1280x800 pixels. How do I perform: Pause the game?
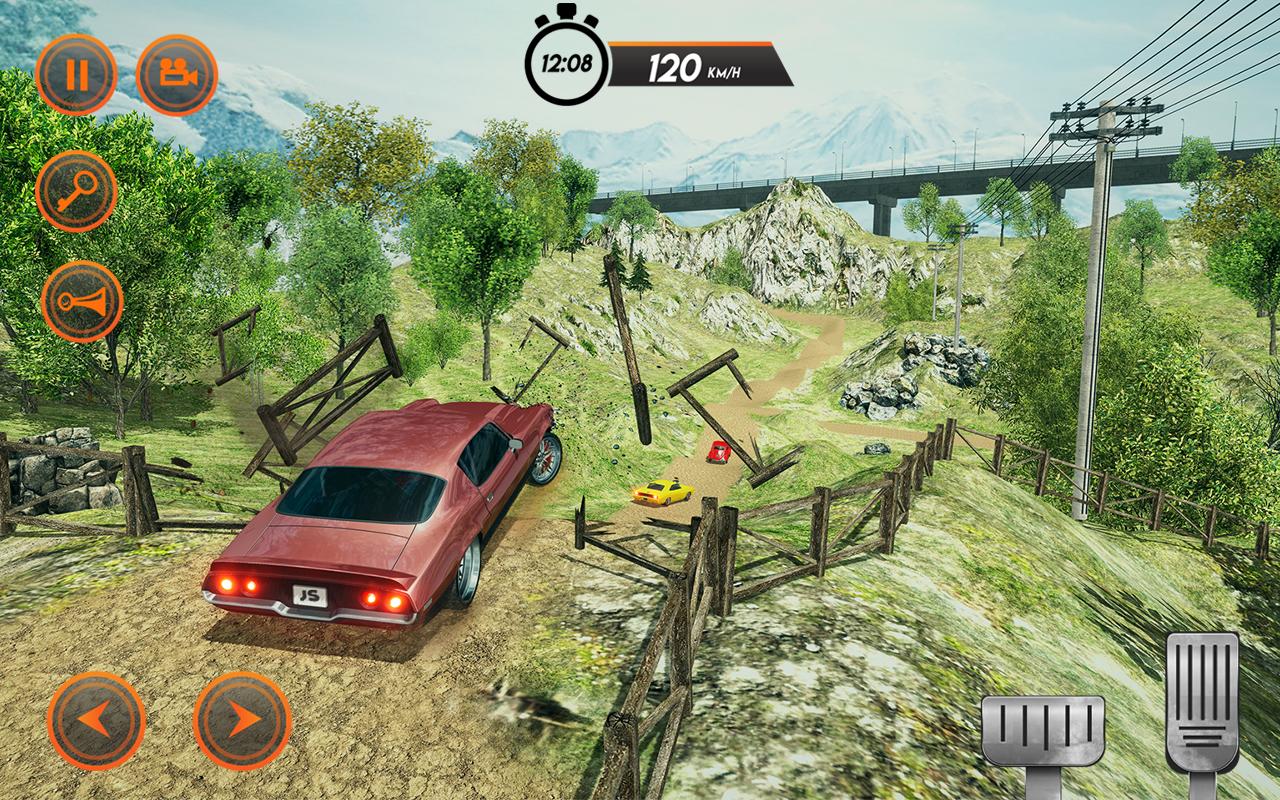coord(77,75)
